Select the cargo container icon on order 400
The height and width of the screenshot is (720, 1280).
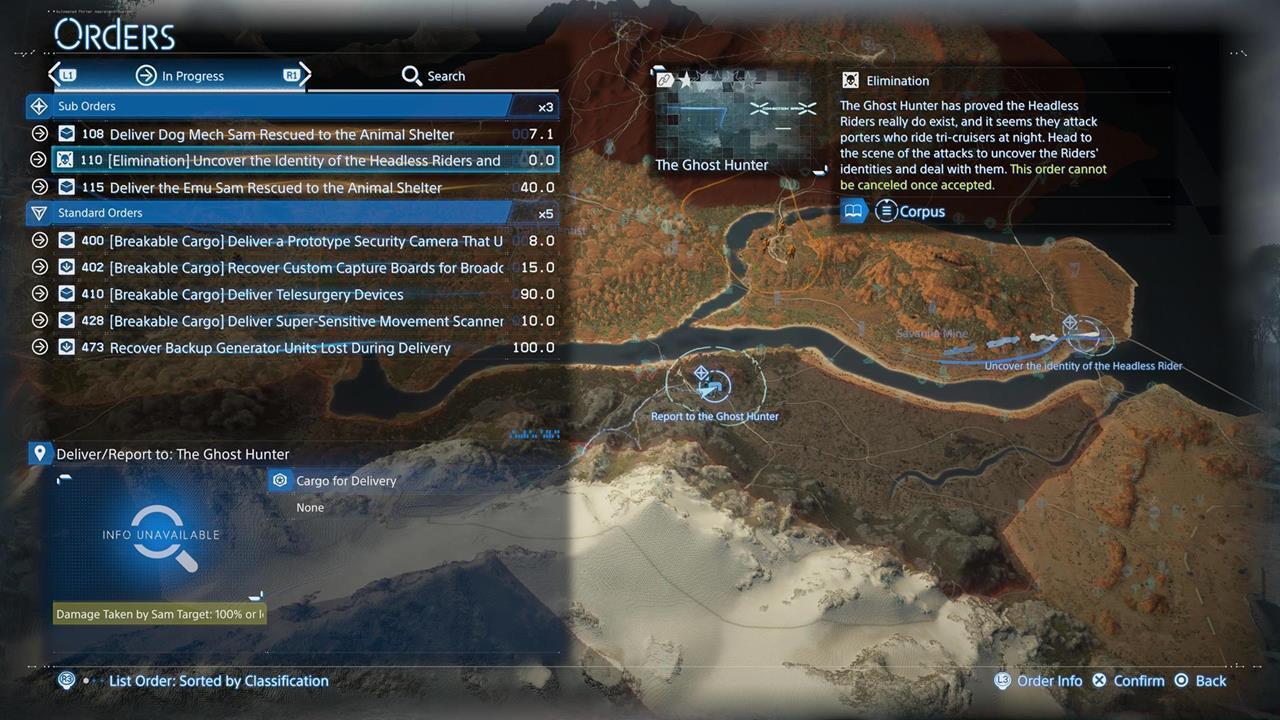pyautogui.click(x=66, y=240)
